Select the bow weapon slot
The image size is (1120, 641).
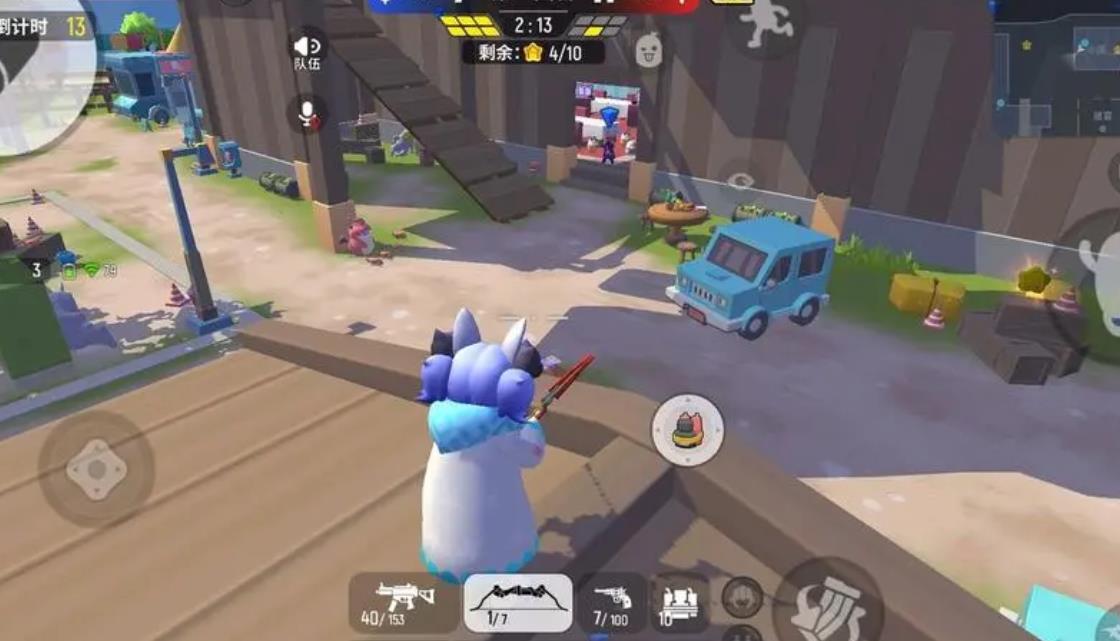[x=518, y=603]
